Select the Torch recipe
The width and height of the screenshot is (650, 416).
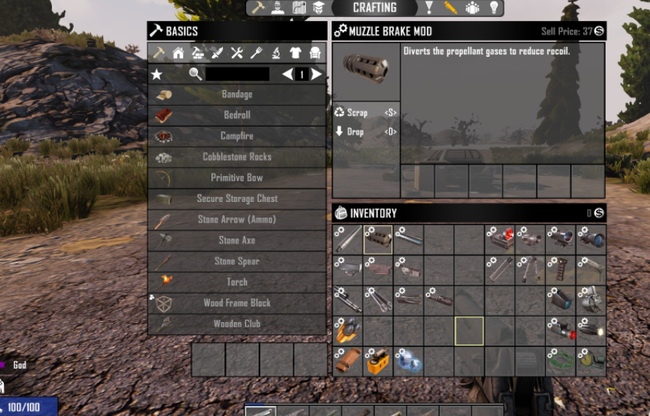(x=237, y=282)
